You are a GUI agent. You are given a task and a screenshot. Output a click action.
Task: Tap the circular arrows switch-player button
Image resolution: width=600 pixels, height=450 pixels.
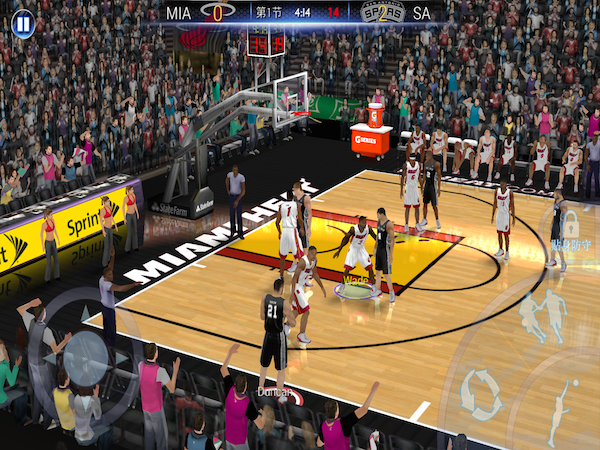pyautogui.click(x=481, y=394)
